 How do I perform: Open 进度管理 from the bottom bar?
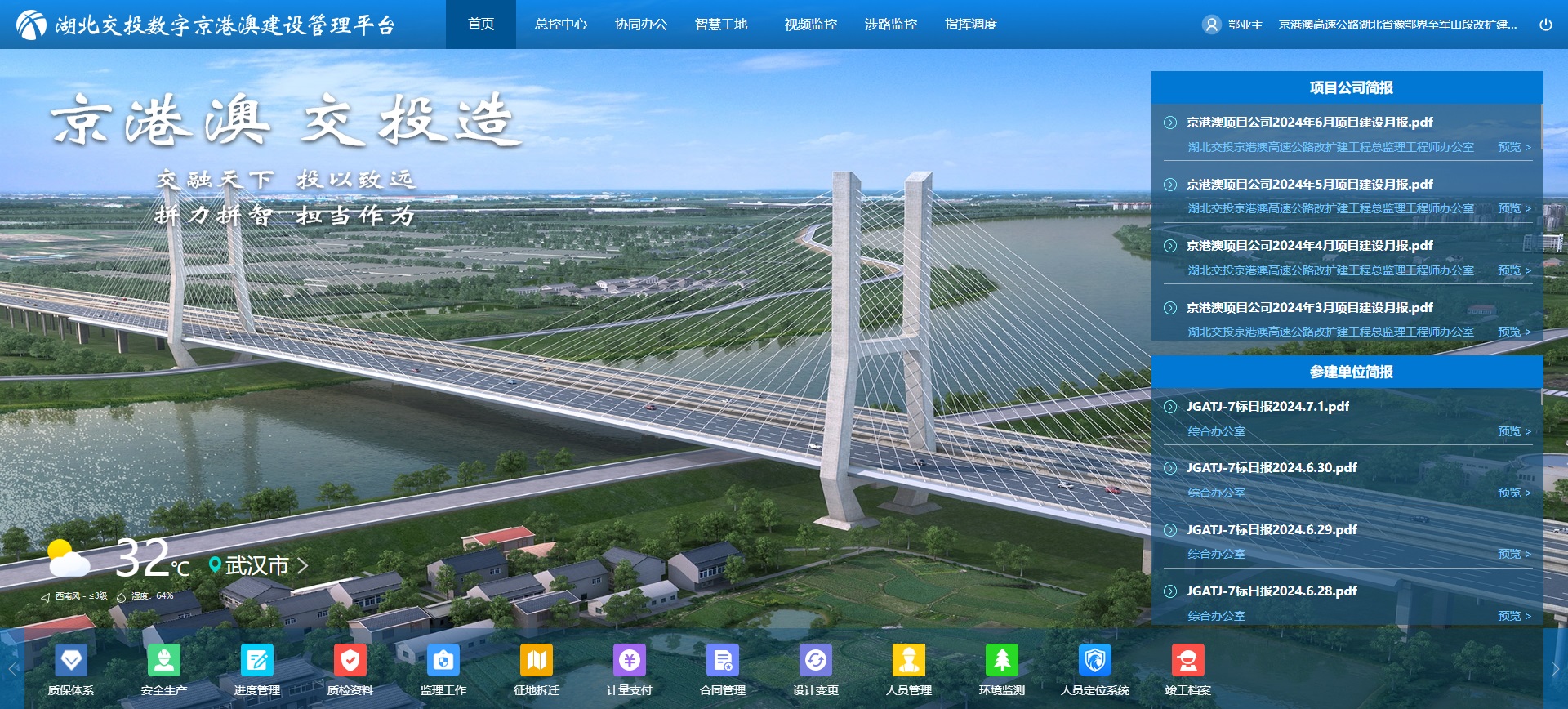(x=257, y=661)
